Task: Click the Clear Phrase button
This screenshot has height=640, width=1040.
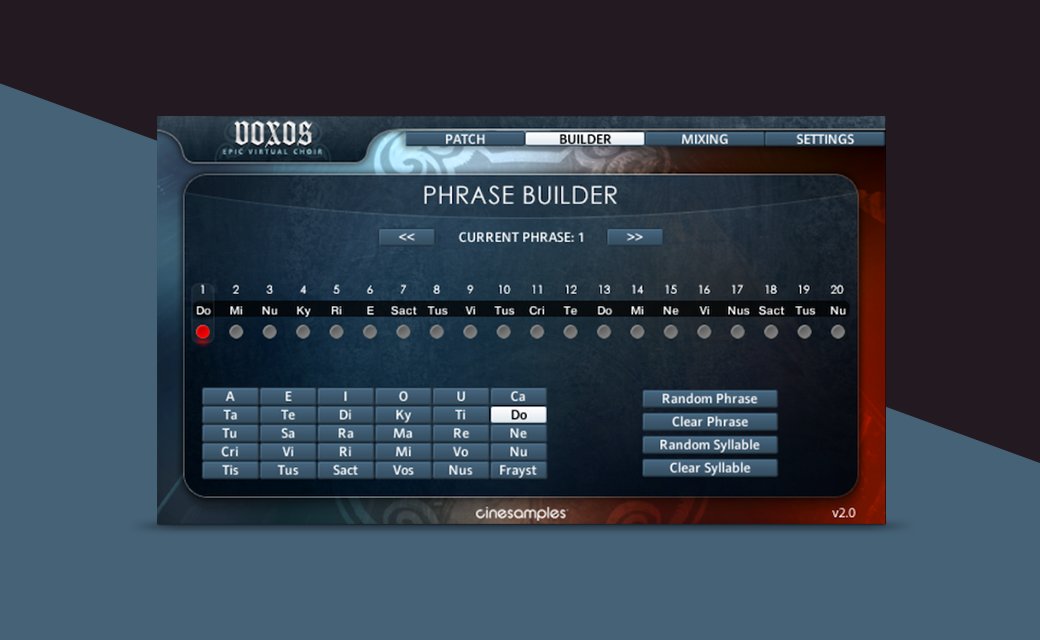Action: point(709,422)
